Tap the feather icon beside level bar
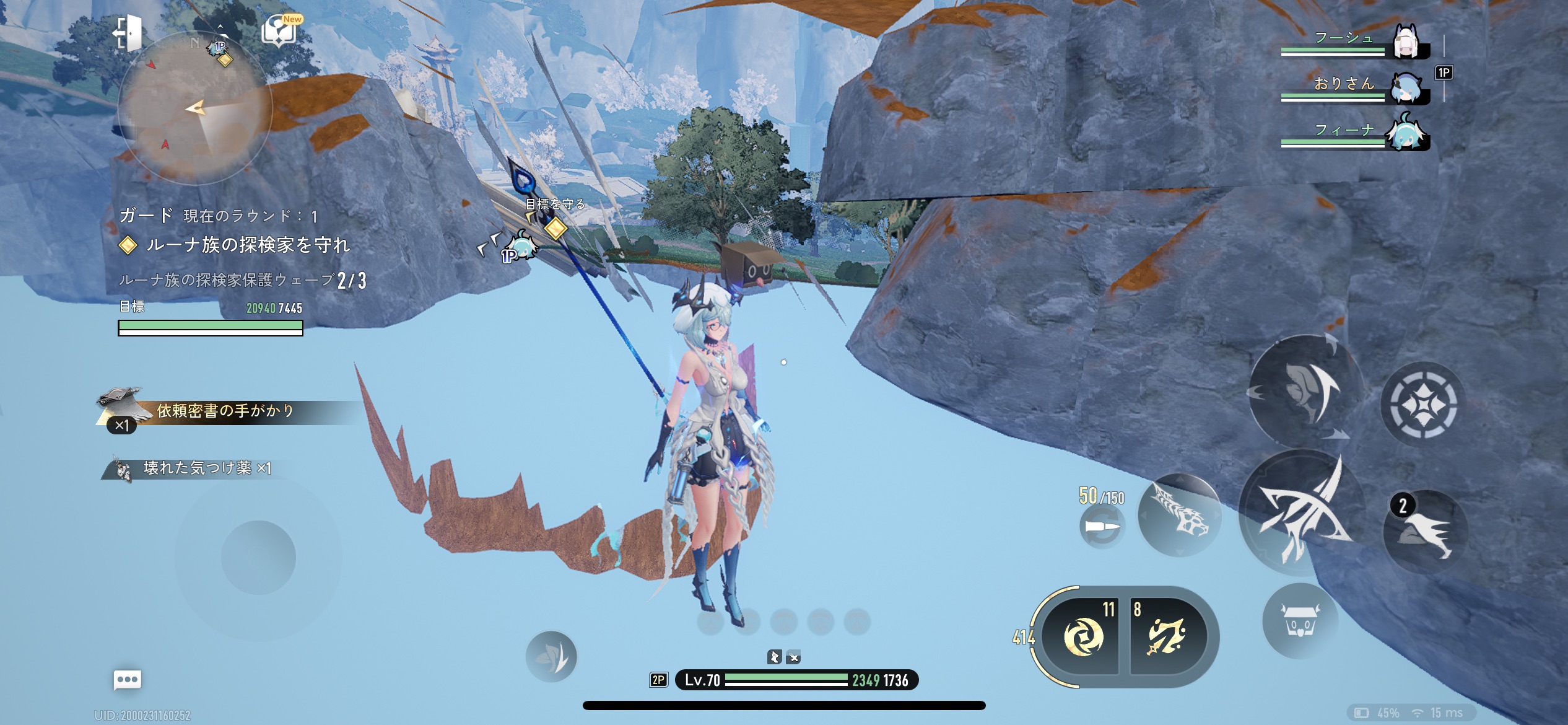The width and height of the screenshot is (1568, 725). tap(551, 657)
